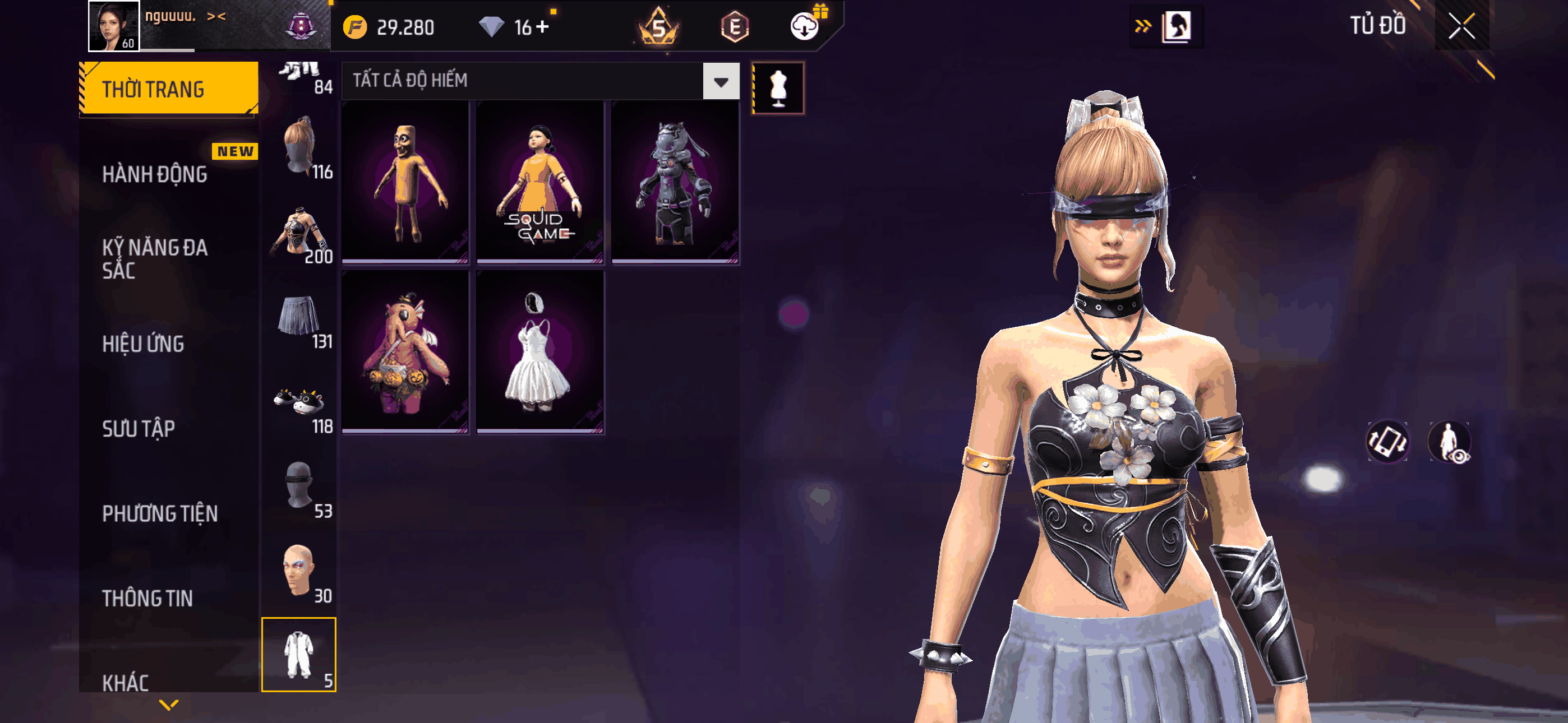This screenshot has height=723, width=1568.
Task: Switch to the Hành Động tab
Action: pos(155,175)
